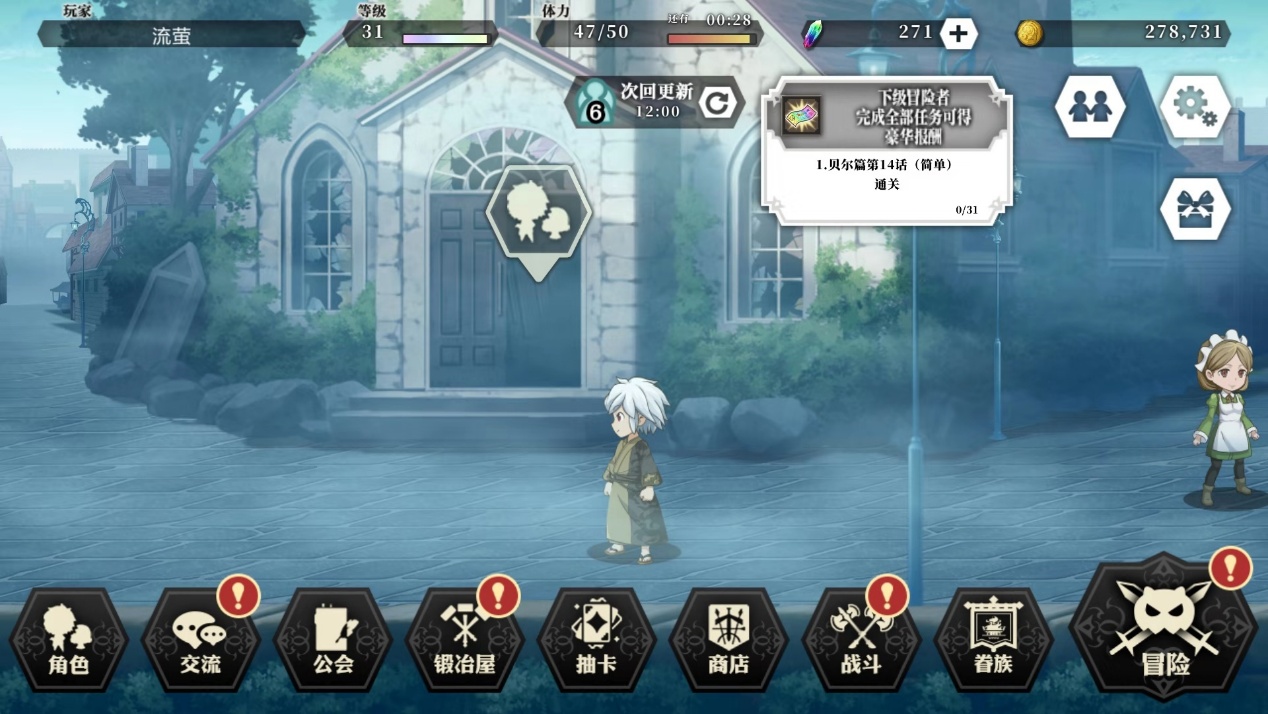Go to the 公会 guild screen
1268x714 pixels.
click(333, 640)
